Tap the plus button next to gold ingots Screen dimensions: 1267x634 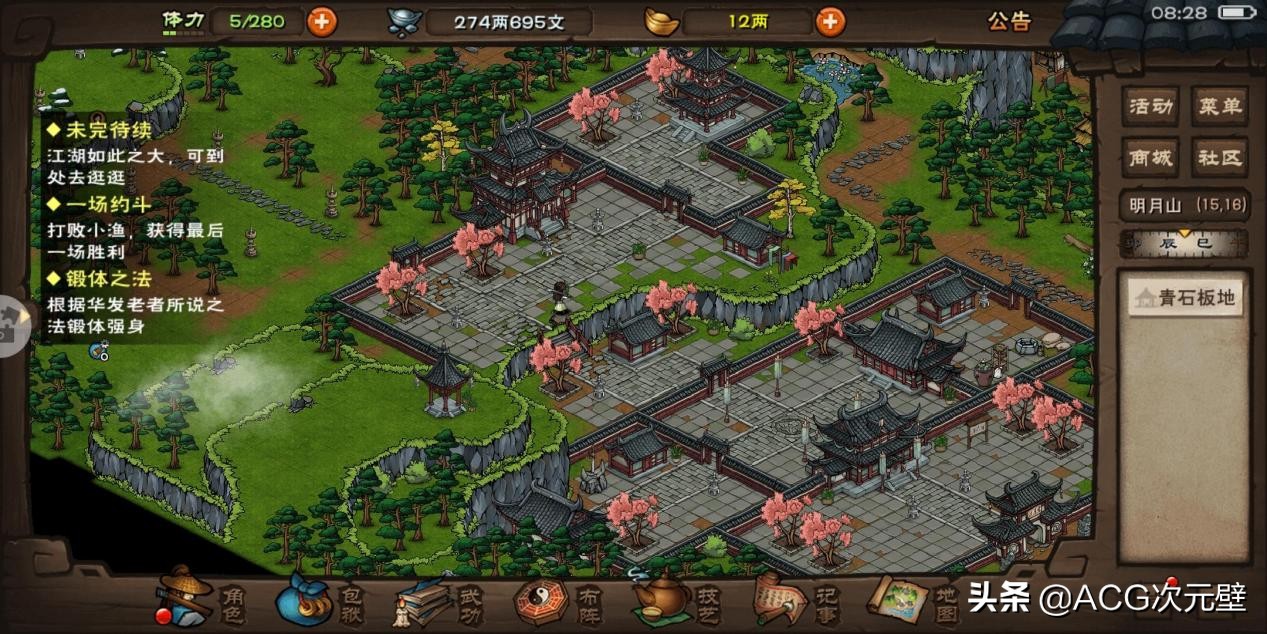(x=830, y=21)
